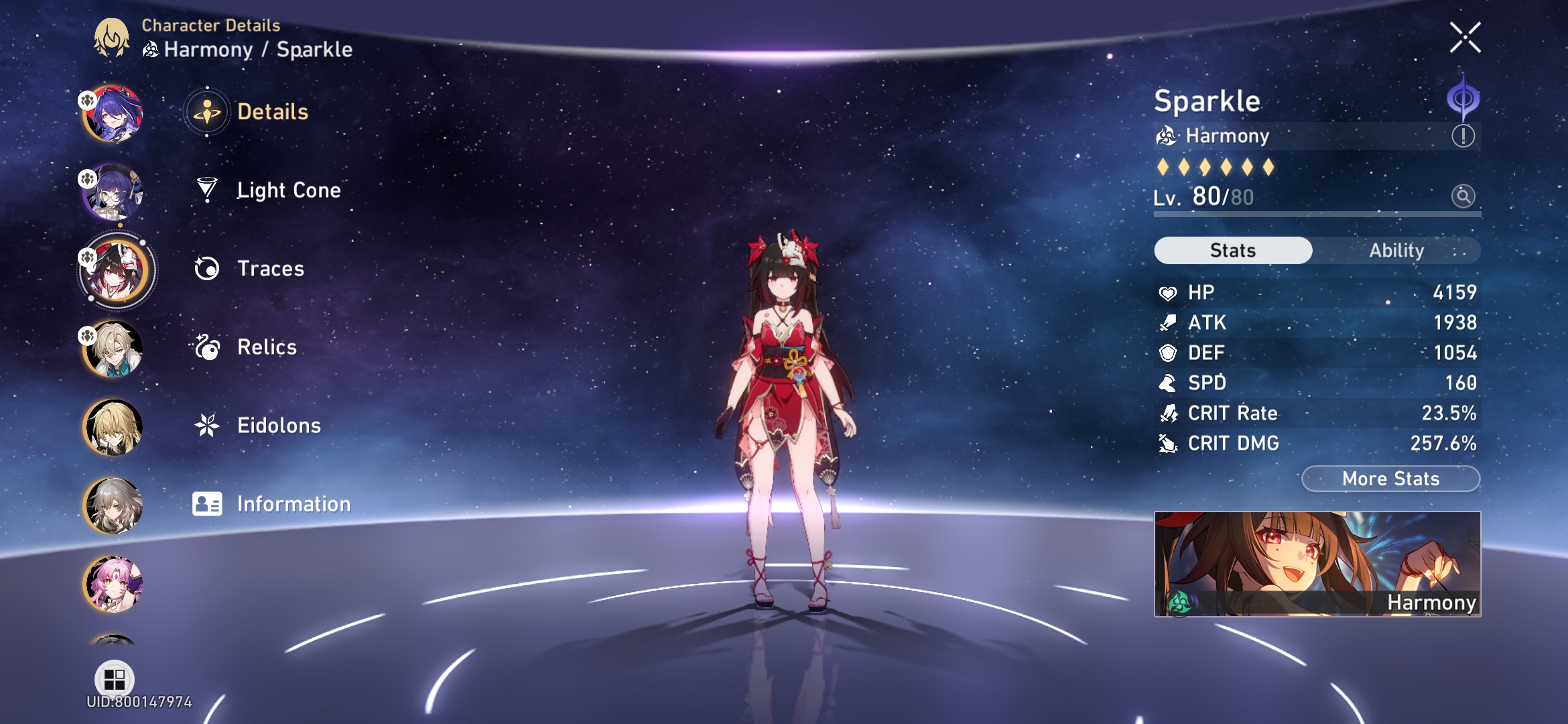Screen dimensions: 1568x724
Task: Select the Traces menu icon
Action: (208, 268)
